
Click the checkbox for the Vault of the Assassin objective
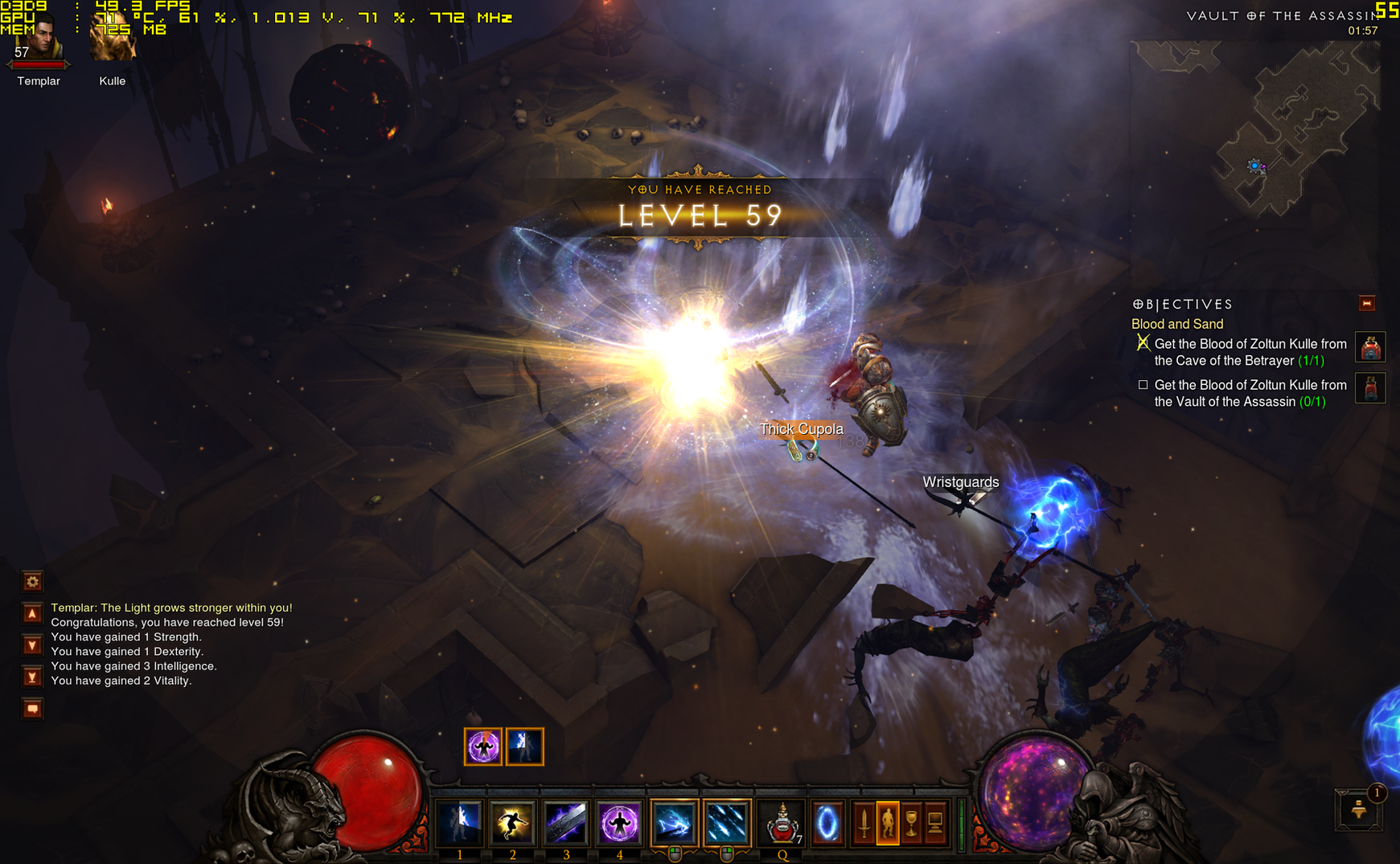(1143, 385)
